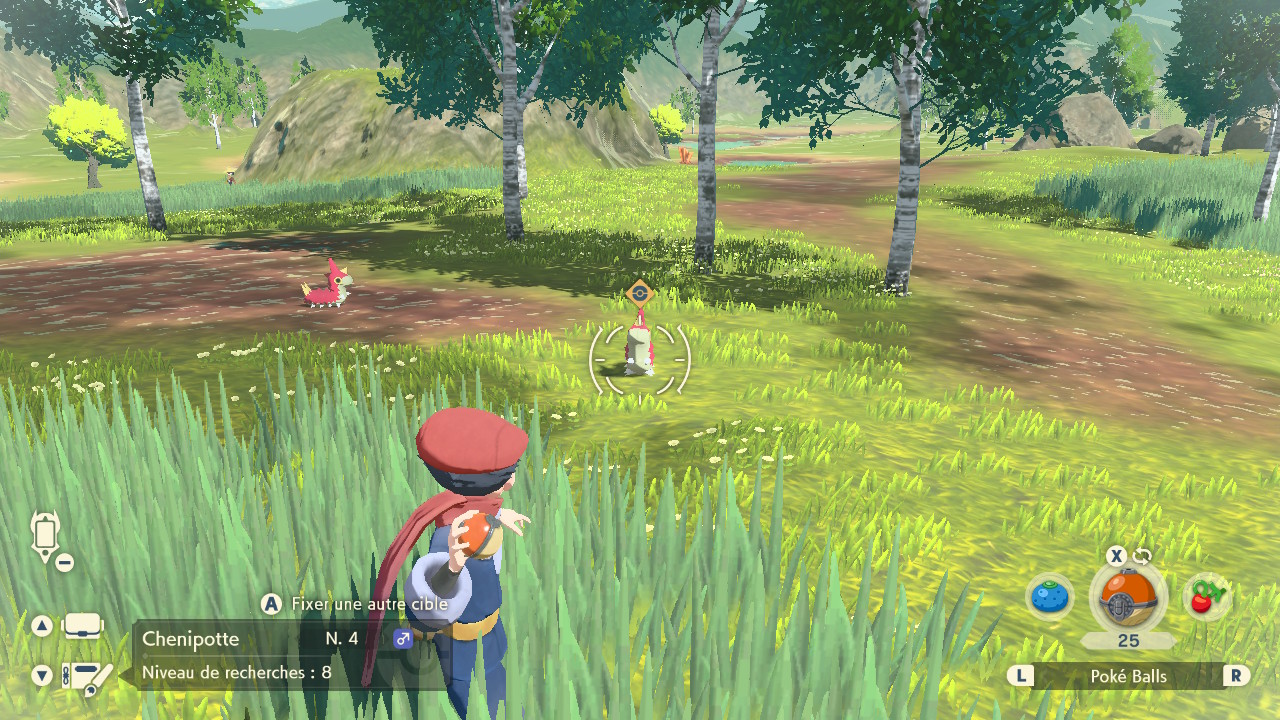Open the Pokédex notebook icon
The width and height of the screenshot is (1280, 720).
[86, 677]
